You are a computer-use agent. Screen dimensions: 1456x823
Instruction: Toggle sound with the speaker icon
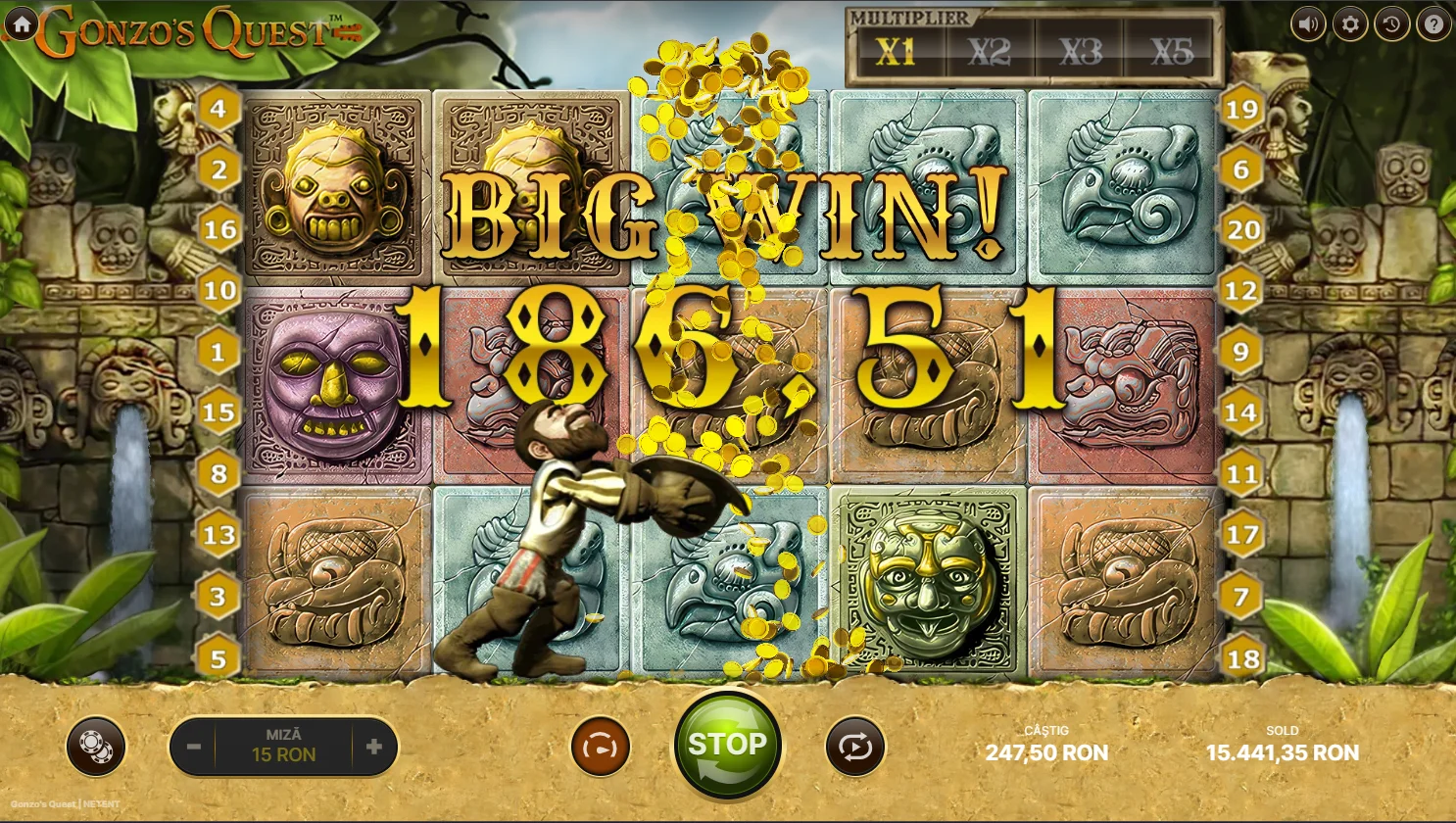[1308, 24]
